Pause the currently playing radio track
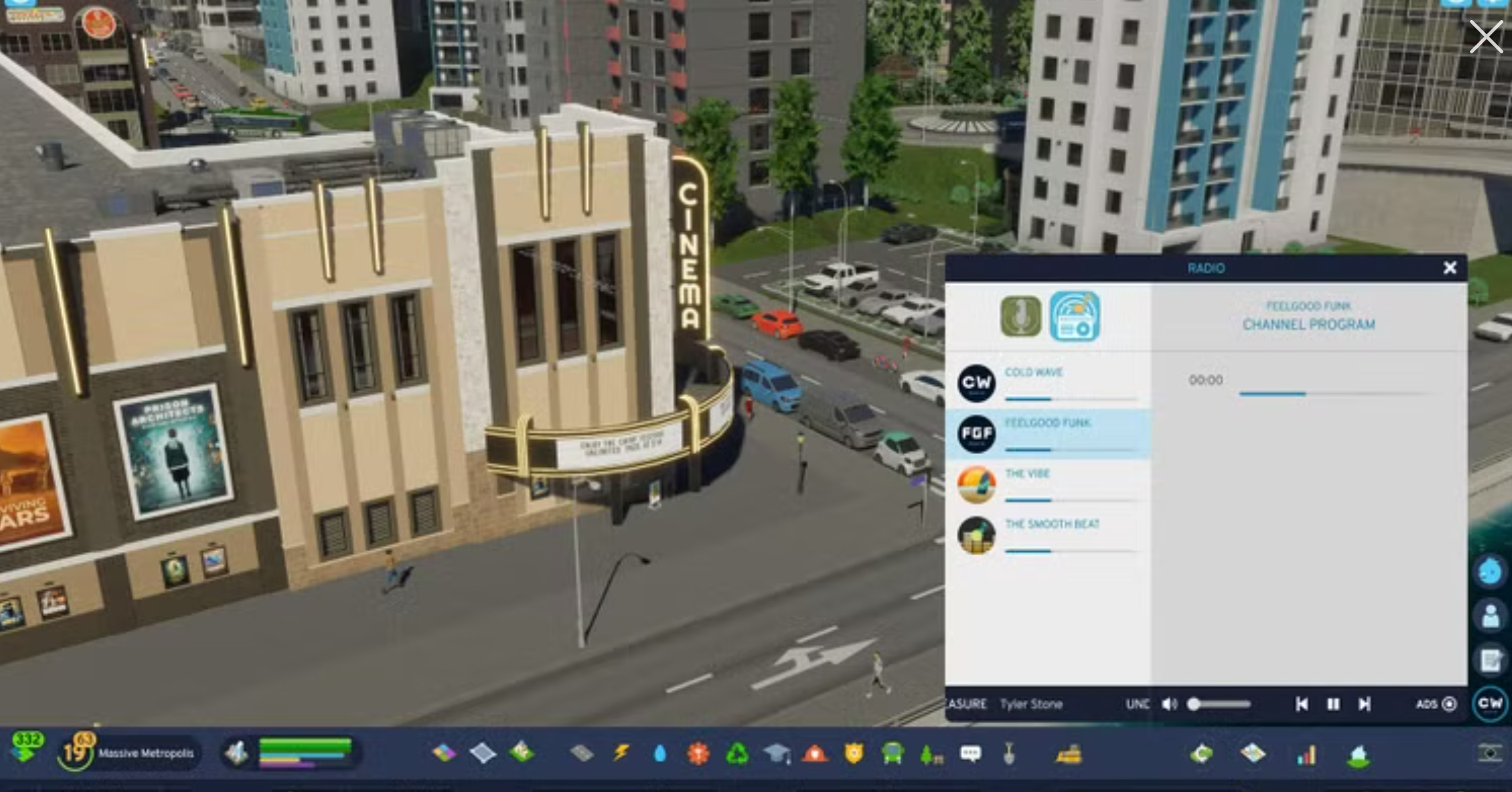The height and width of the screenshot is (792, 1512). (1333, 704)
